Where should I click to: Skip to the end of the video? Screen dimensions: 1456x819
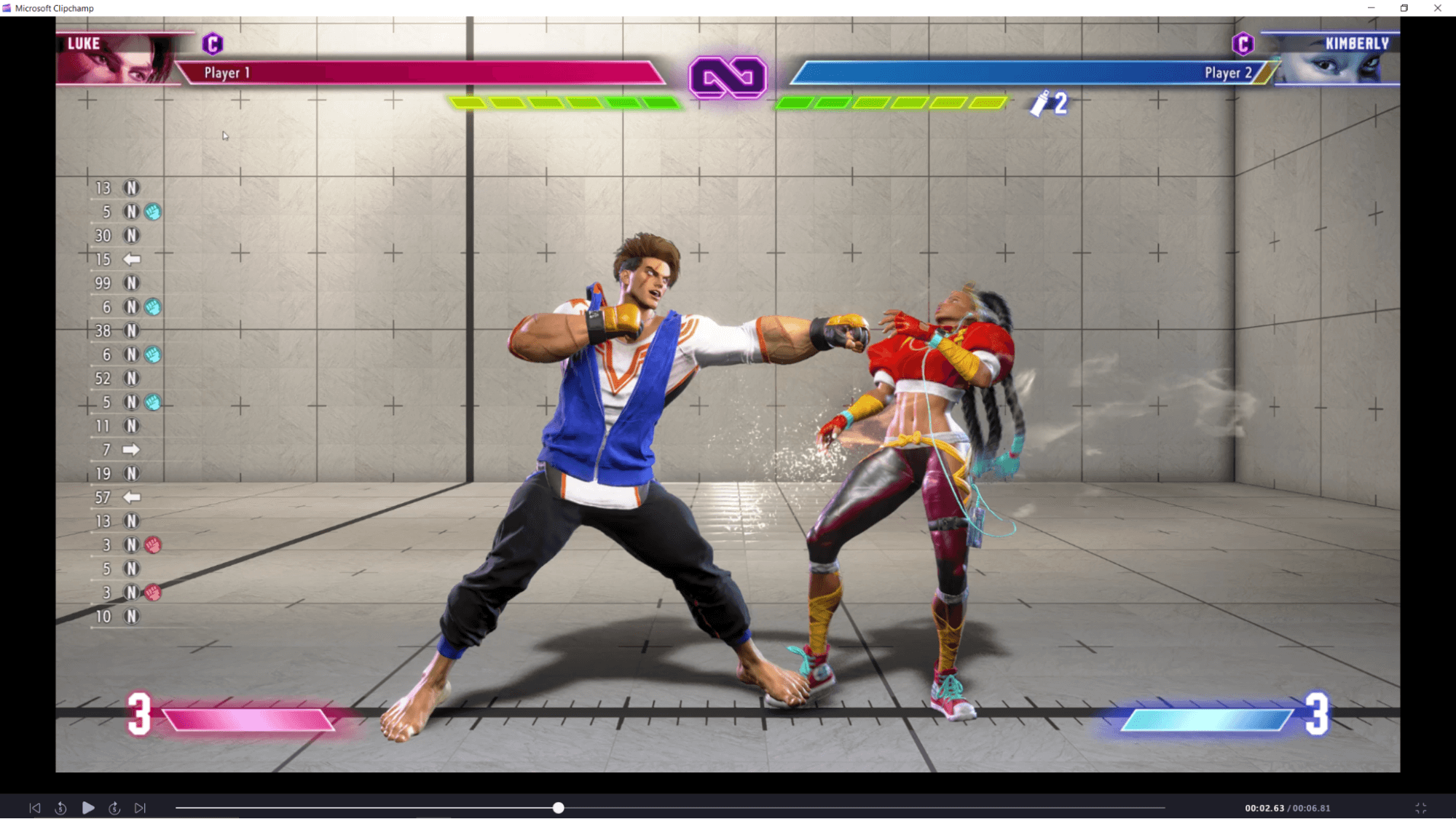coord(140,807)
